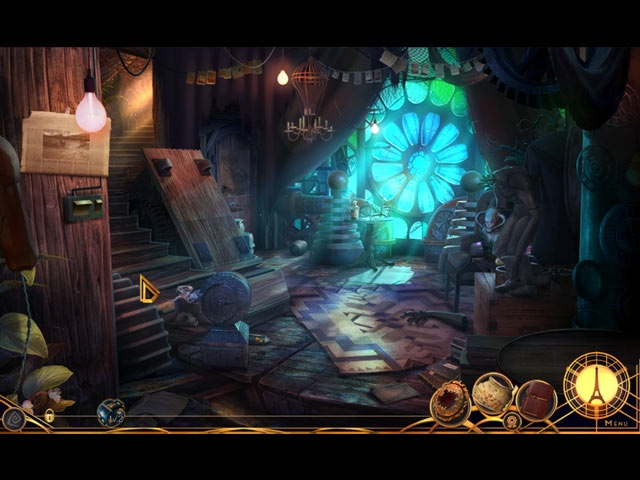Open the game Menu
Viewport: 640px width, 480px height.
click(x=615, y=423)
